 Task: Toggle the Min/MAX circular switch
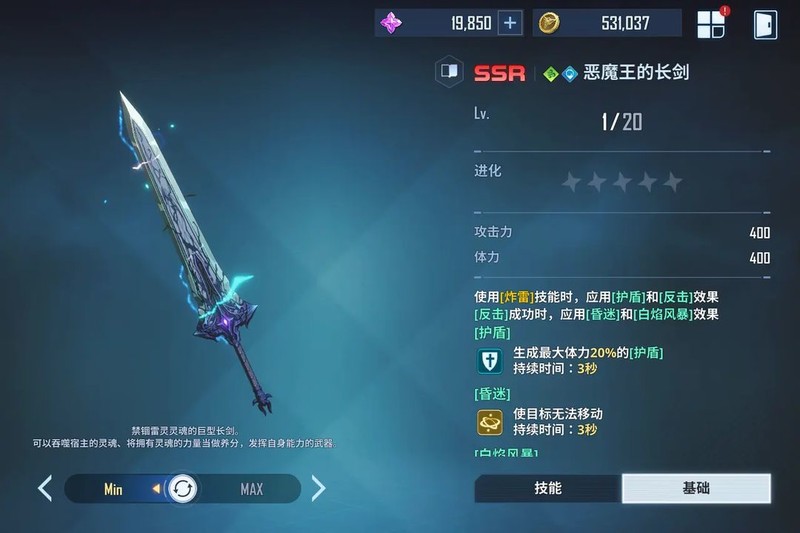(x=183, y=489)
